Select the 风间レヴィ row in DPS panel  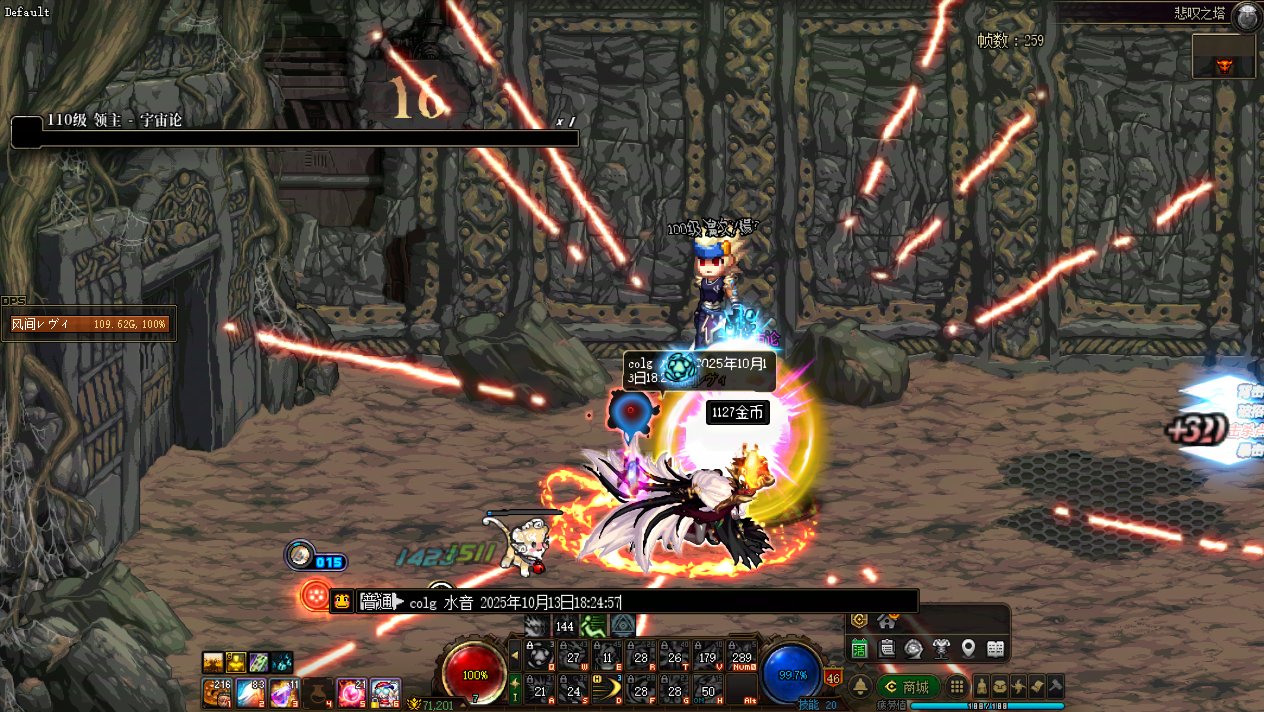click(x=88, y=324)
